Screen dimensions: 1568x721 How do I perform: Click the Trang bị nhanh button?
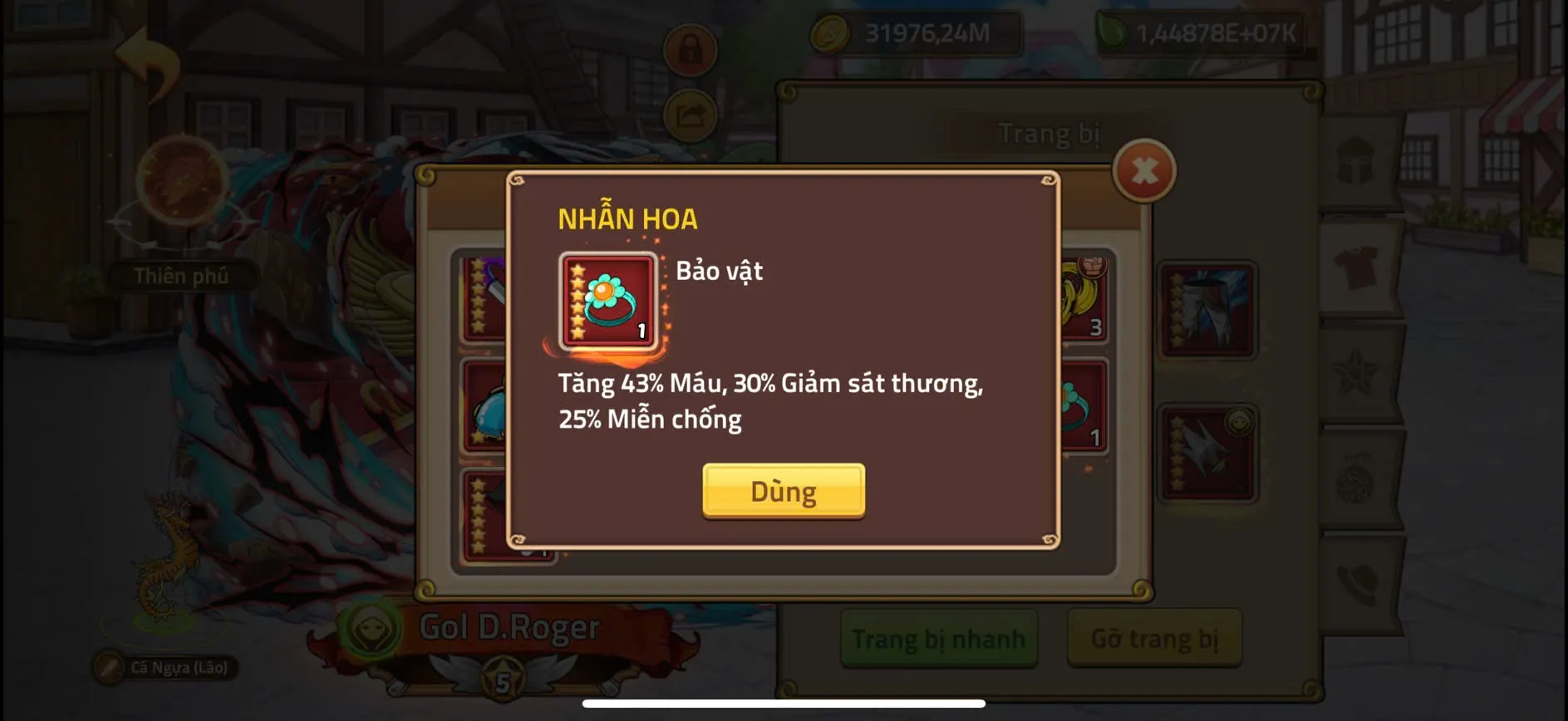click(937, 639)
